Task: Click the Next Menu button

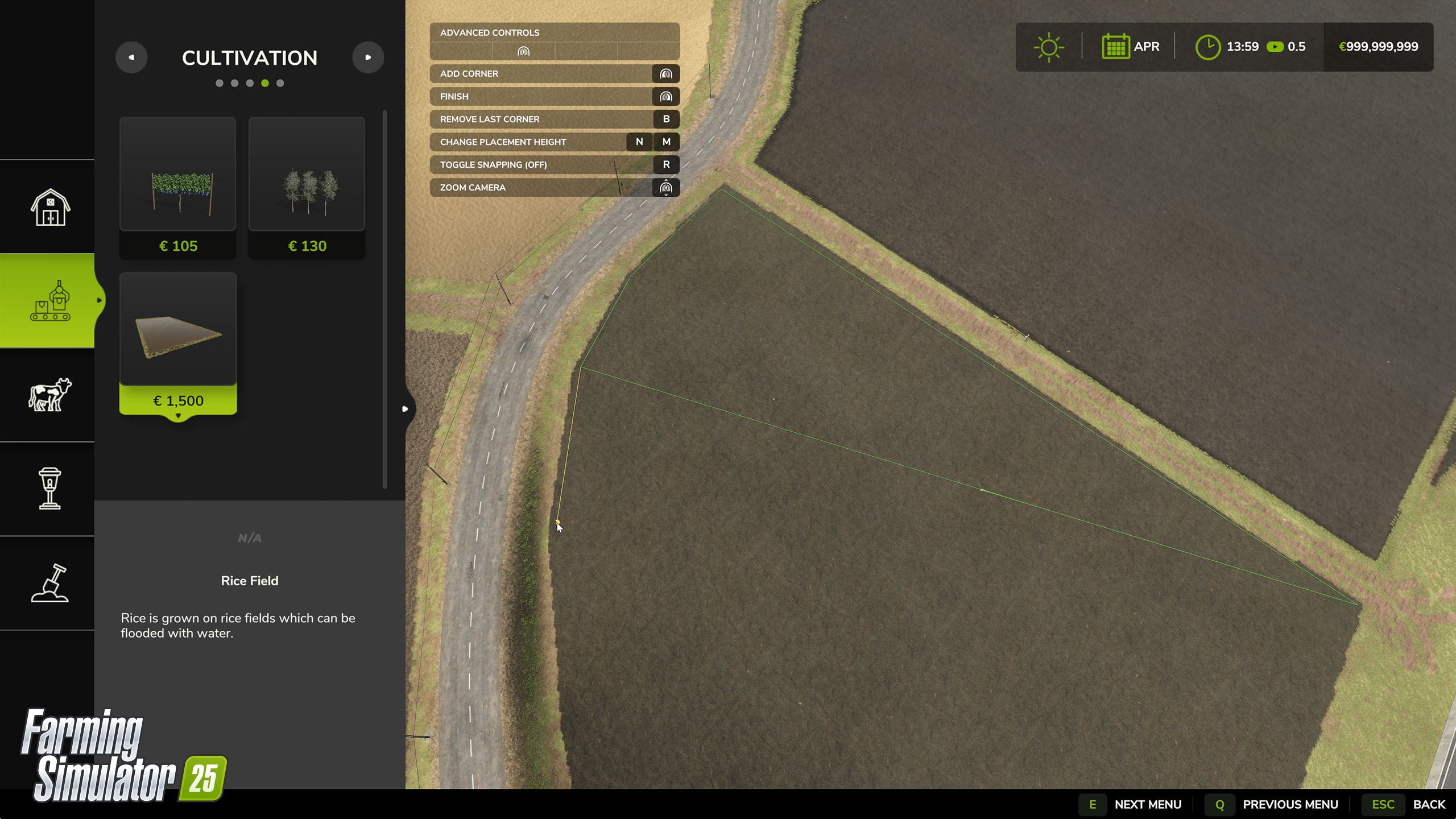Action: click(1131, 804)
